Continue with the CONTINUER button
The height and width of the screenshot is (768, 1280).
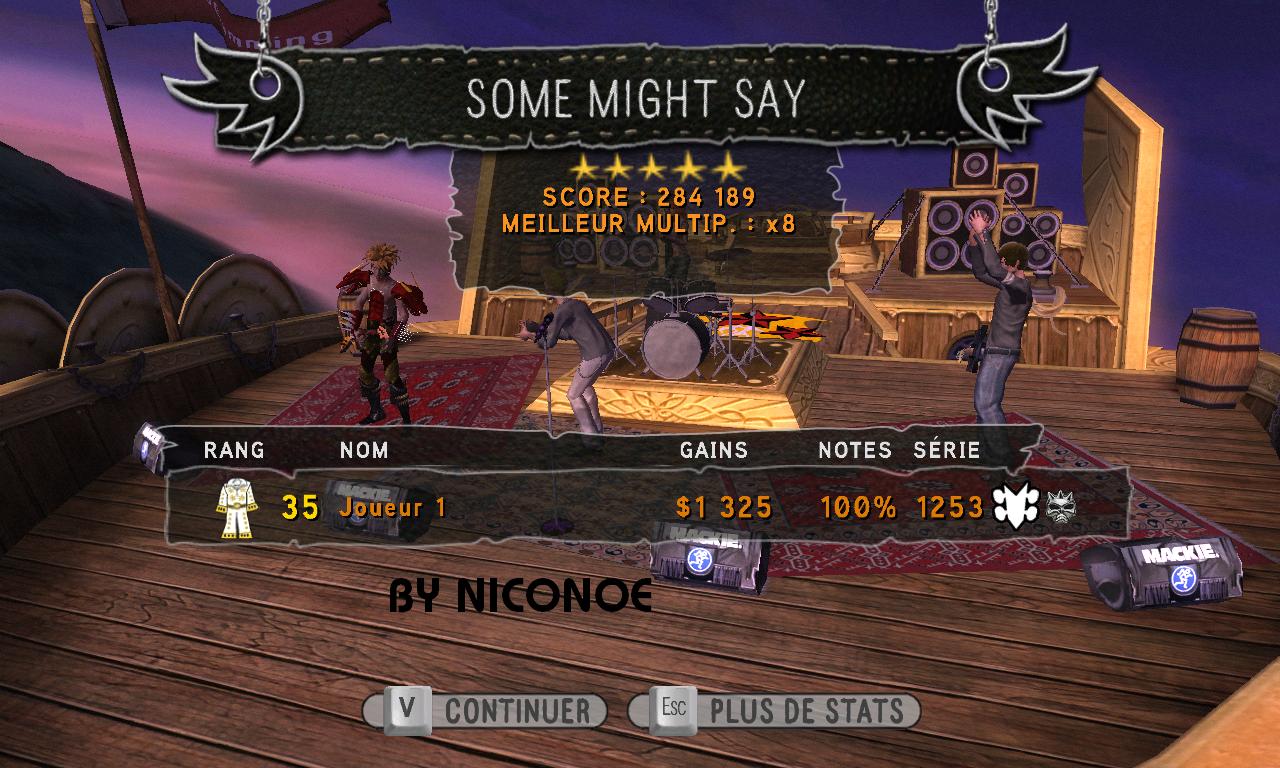coord(485,711)
